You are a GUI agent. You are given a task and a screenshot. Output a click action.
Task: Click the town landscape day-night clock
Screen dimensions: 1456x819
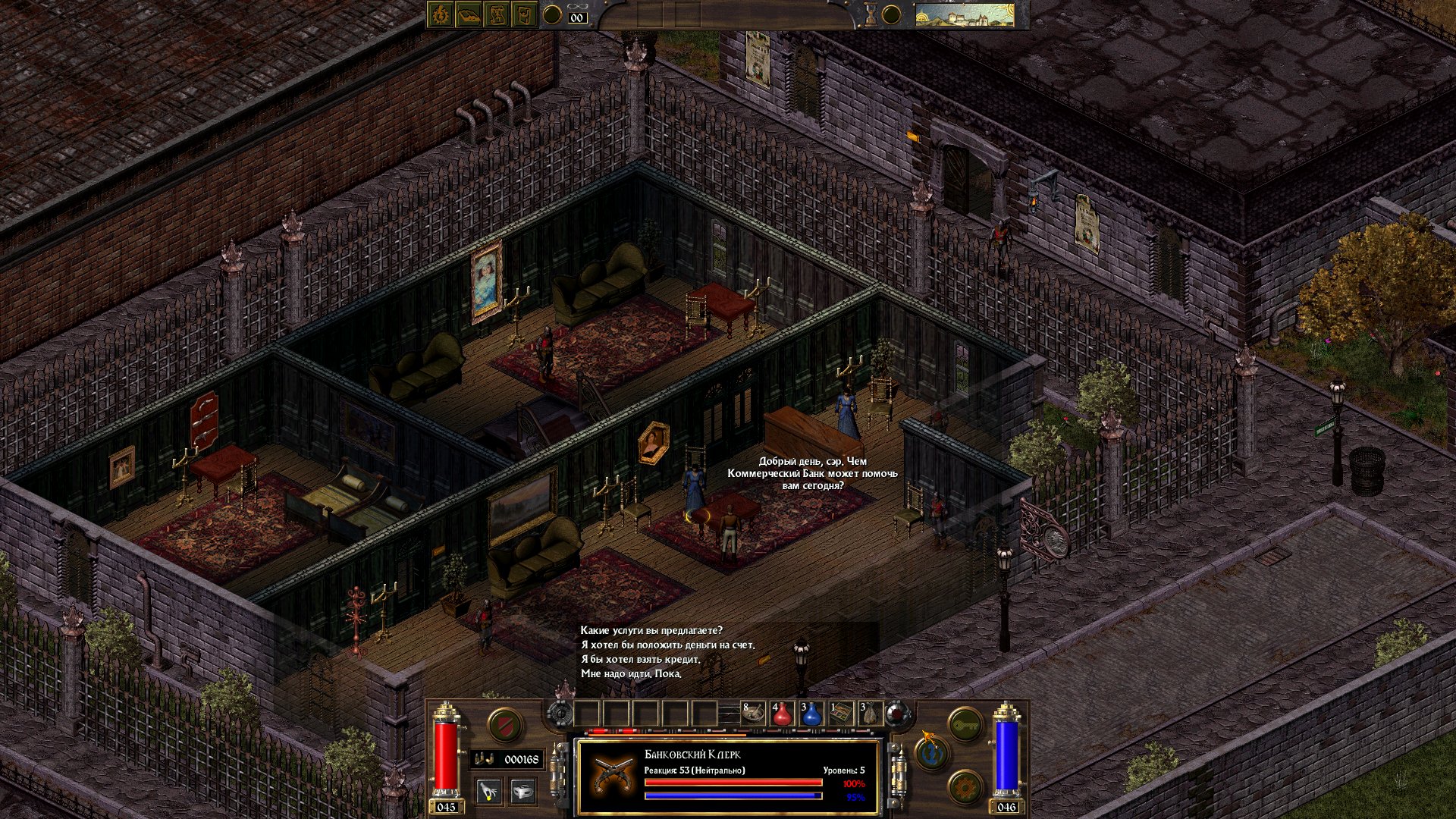[x=965, y=15]
